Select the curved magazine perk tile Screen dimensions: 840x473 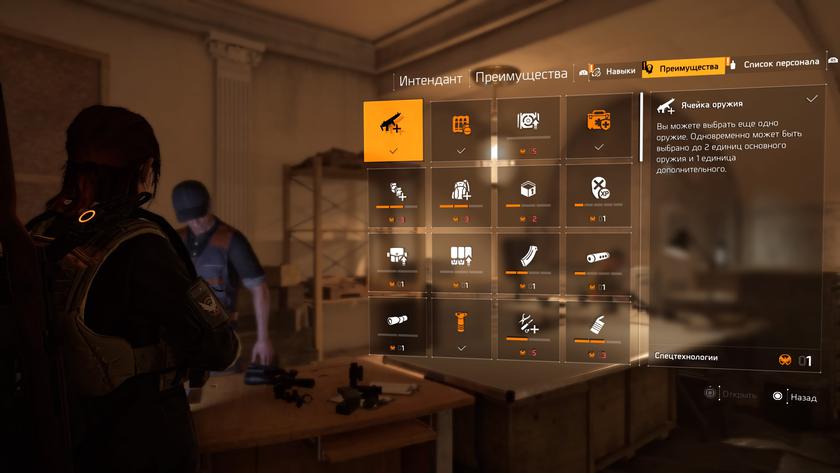529,262
